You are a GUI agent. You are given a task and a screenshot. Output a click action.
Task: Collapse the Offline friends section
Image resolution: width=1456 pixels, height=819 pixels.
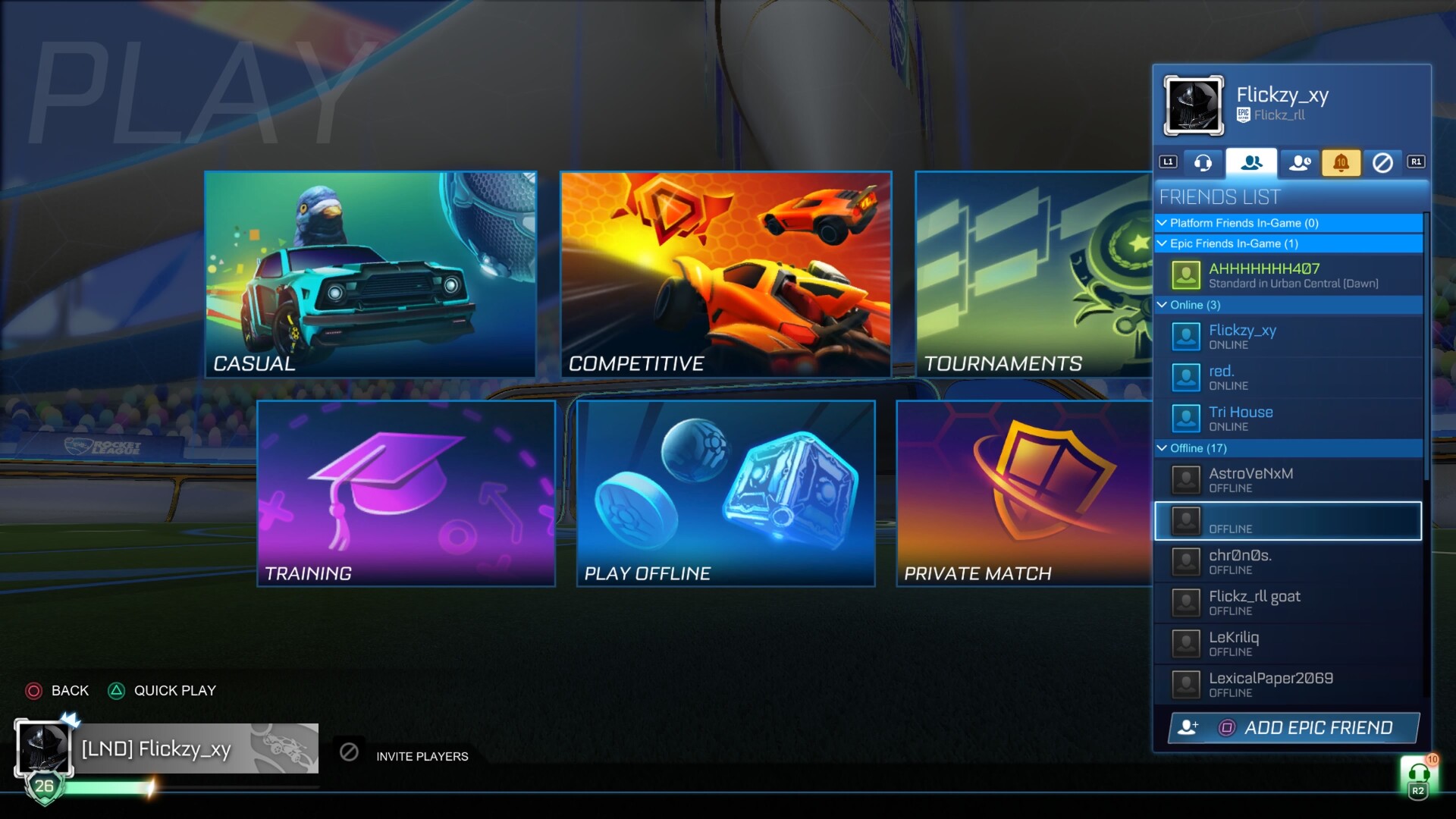[x=1162, y=448]
